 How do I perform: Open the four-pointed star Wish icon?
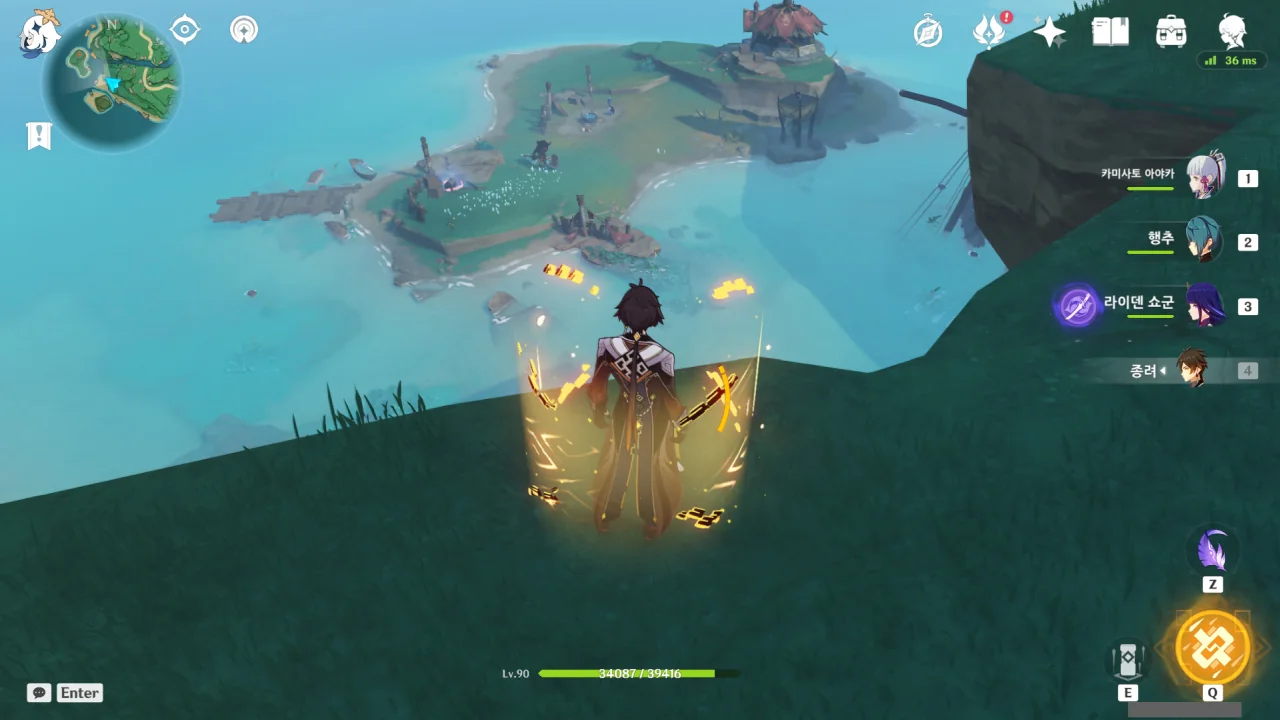pos(1049,32)
